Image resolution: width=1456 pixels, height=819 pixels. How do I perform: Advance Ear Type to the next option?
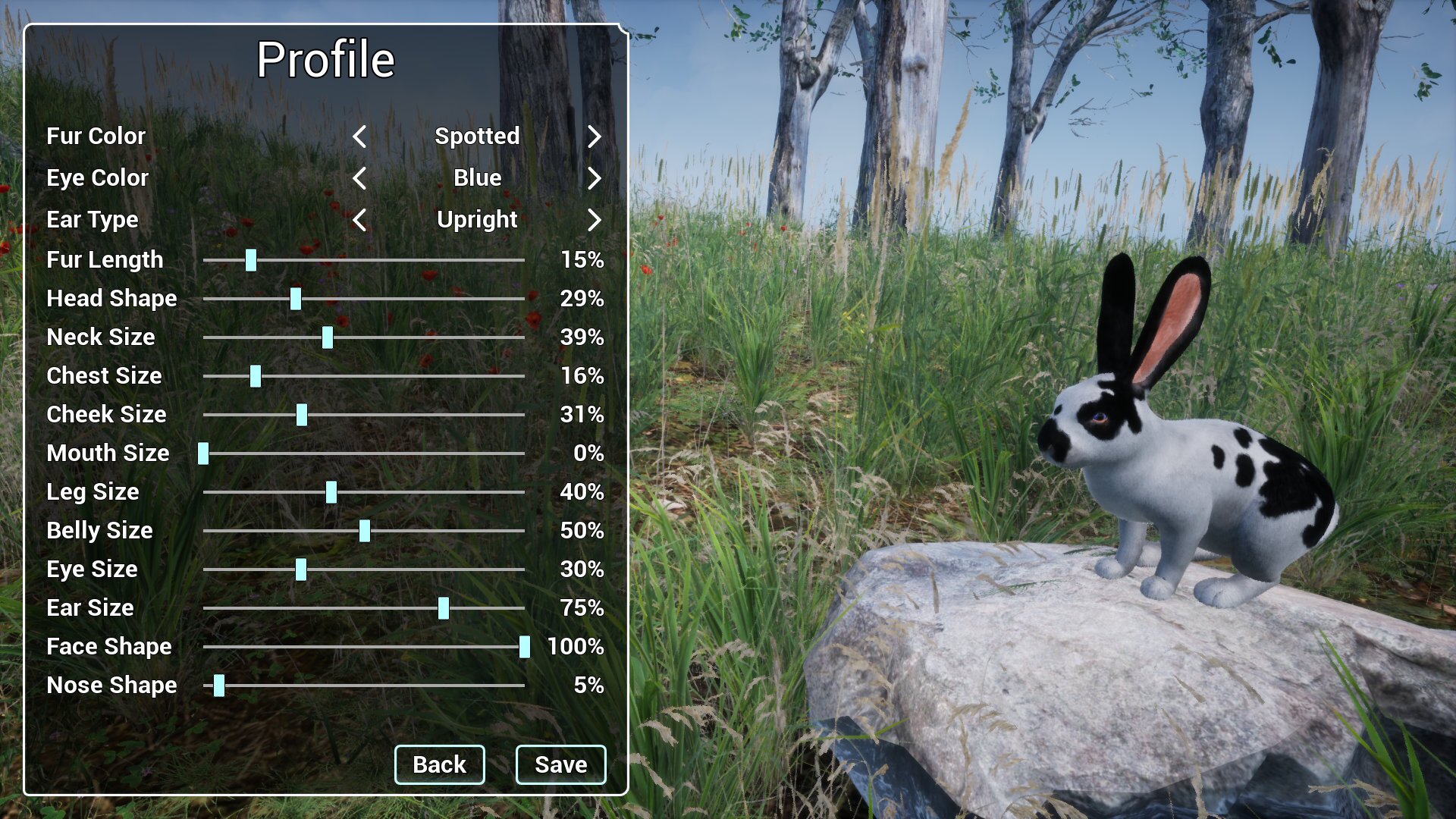[595, 220]
